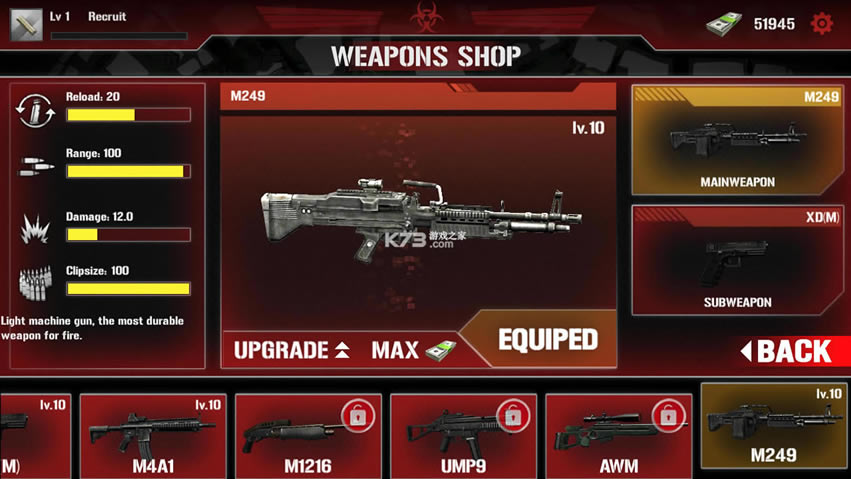Upgrade the M249 weapon
Viewport: 851px width, 479px height.
coord(291,350)
